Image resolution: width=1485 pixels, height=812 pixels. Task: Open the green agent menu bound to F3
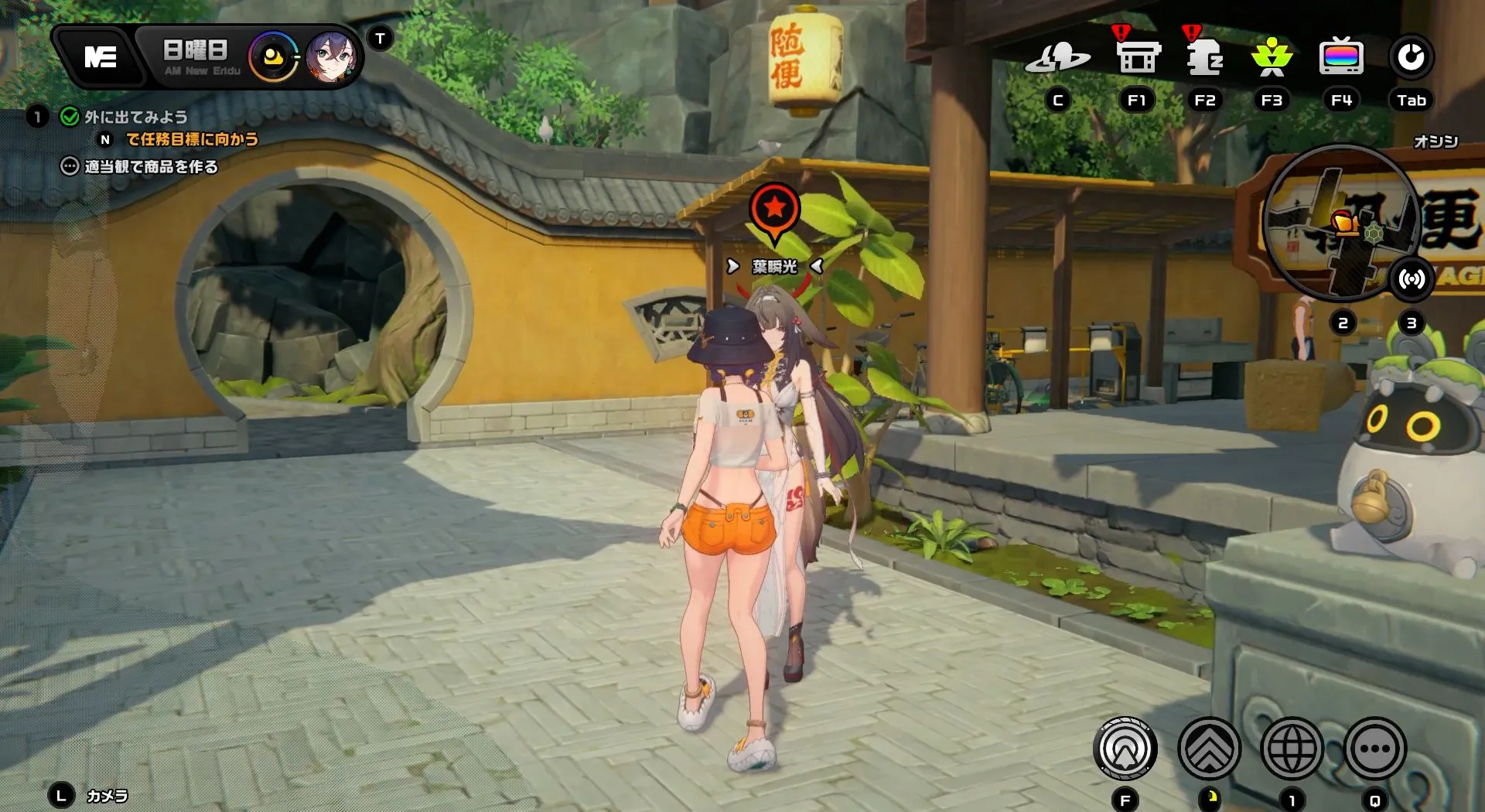click(1271, 56)
